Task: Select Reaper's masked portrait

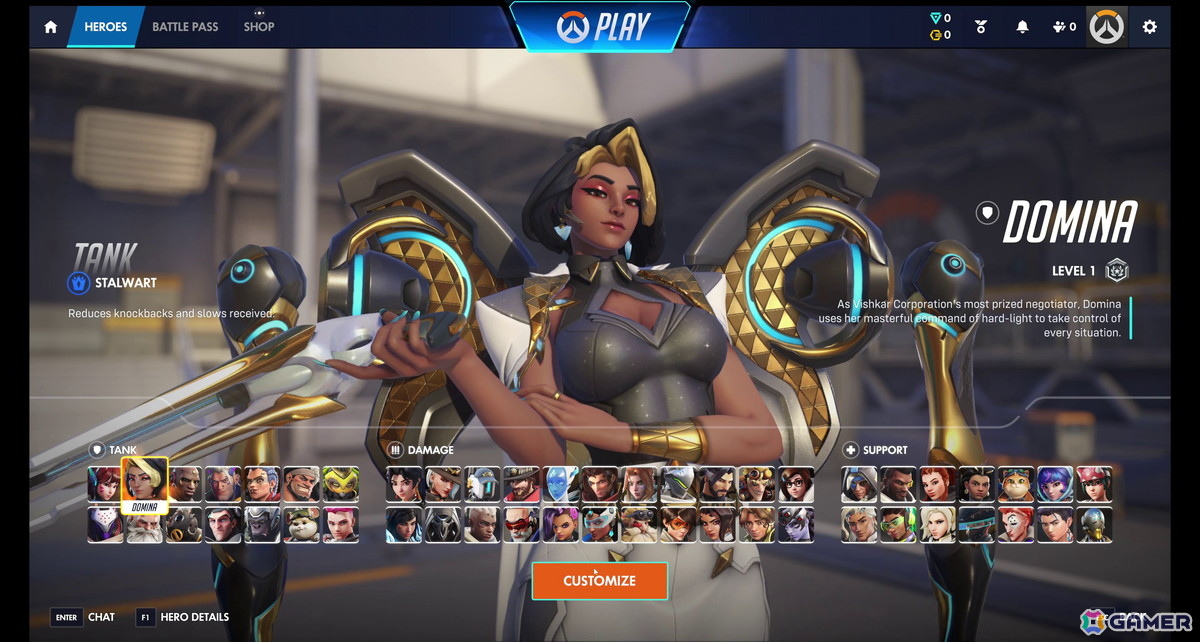Action: coord(444,524)
